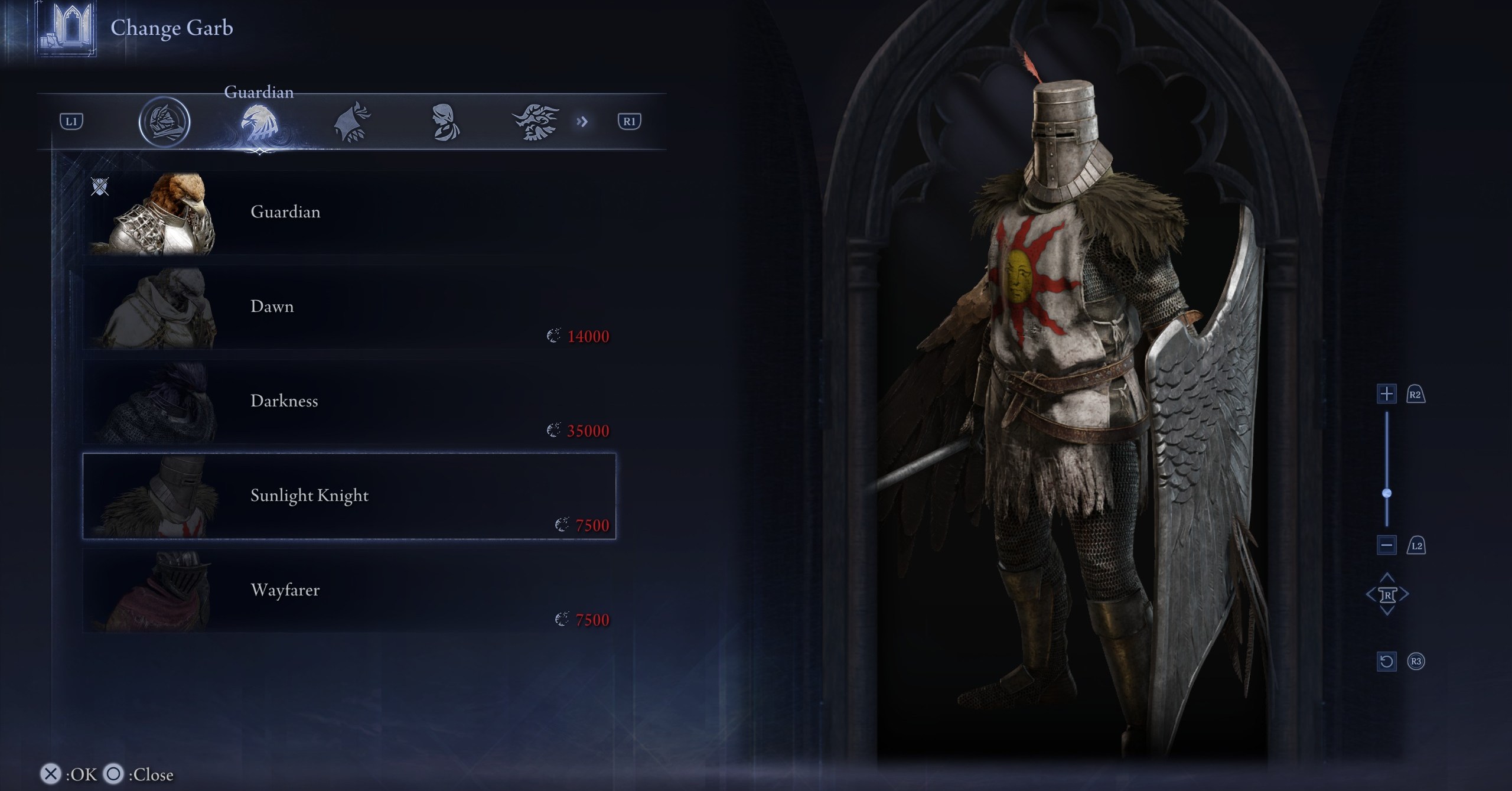
Task: Zoom out with the minus button
Action: (x=1386, y=545)
